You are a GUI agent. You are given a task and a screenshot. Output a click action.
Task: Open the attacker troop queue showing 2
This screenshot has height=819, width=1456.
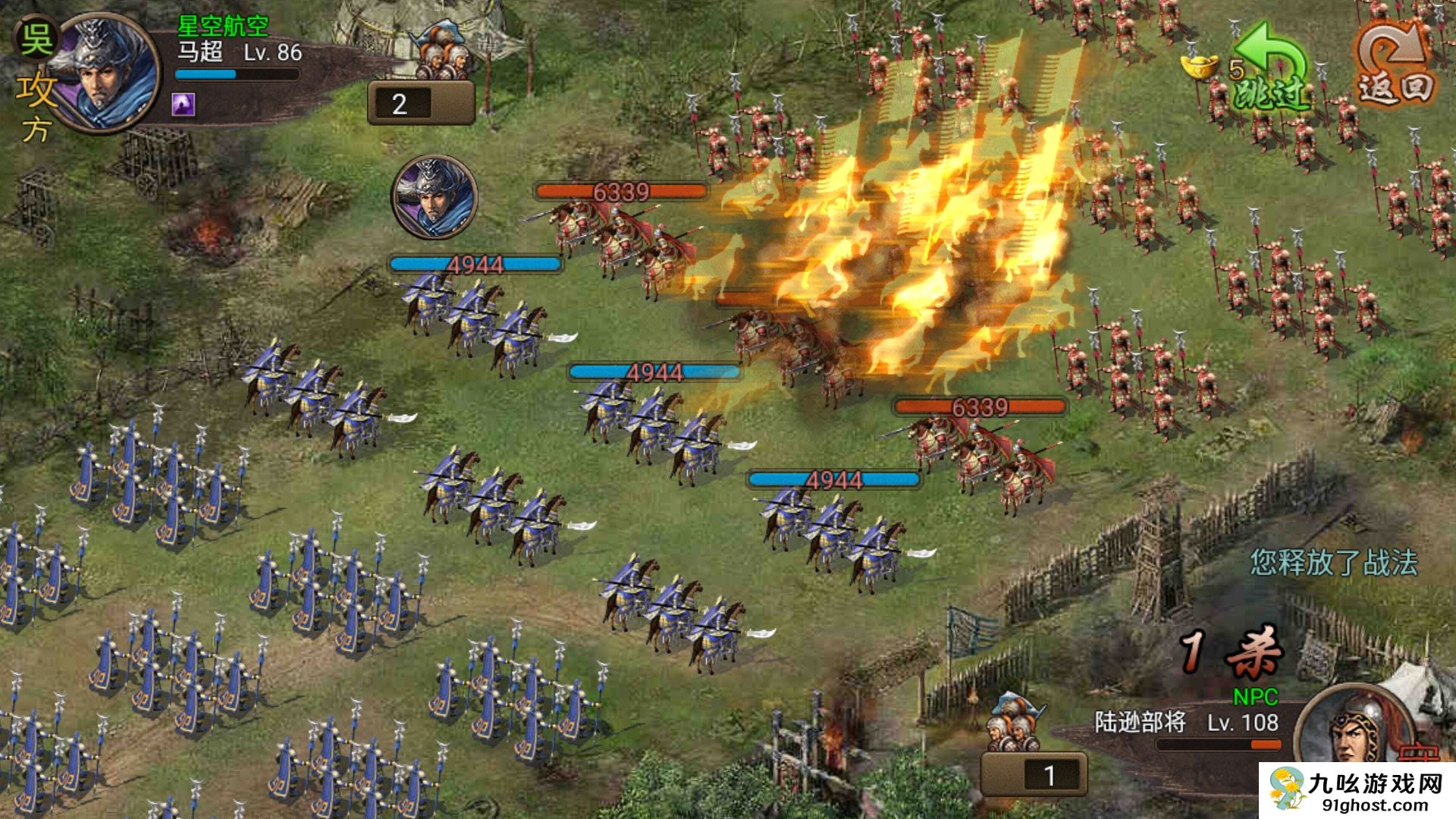click(x=421, y=102)
